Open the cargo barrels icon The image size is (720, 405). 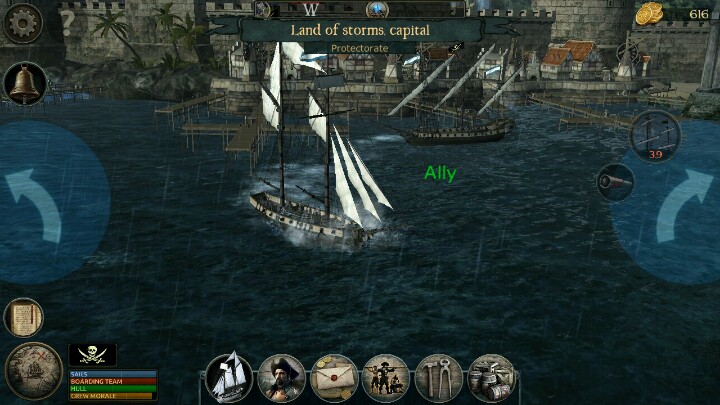point(490,378)
